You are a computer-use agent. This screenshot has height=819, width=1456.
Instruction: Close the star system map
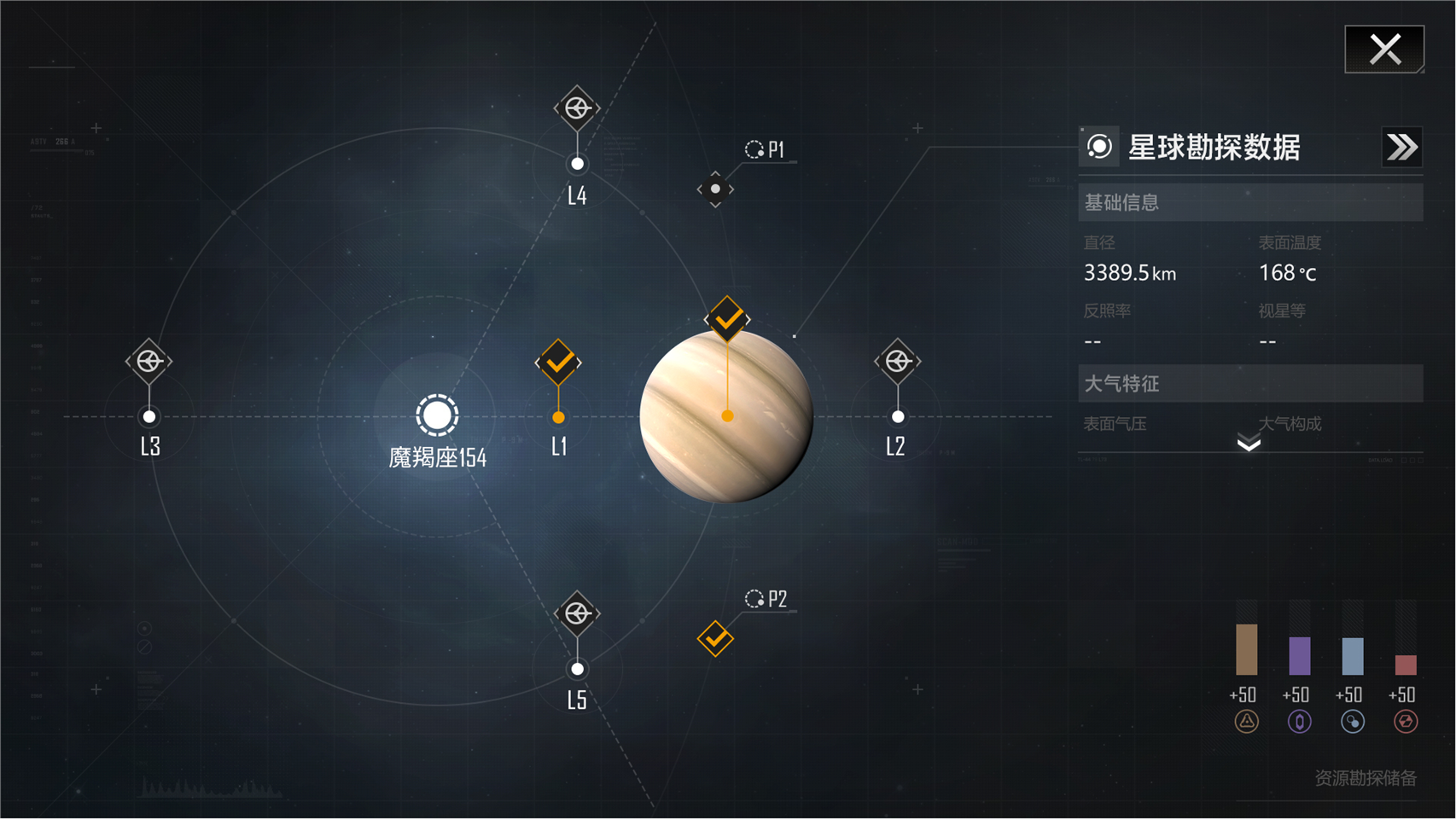pos(1384,49)
